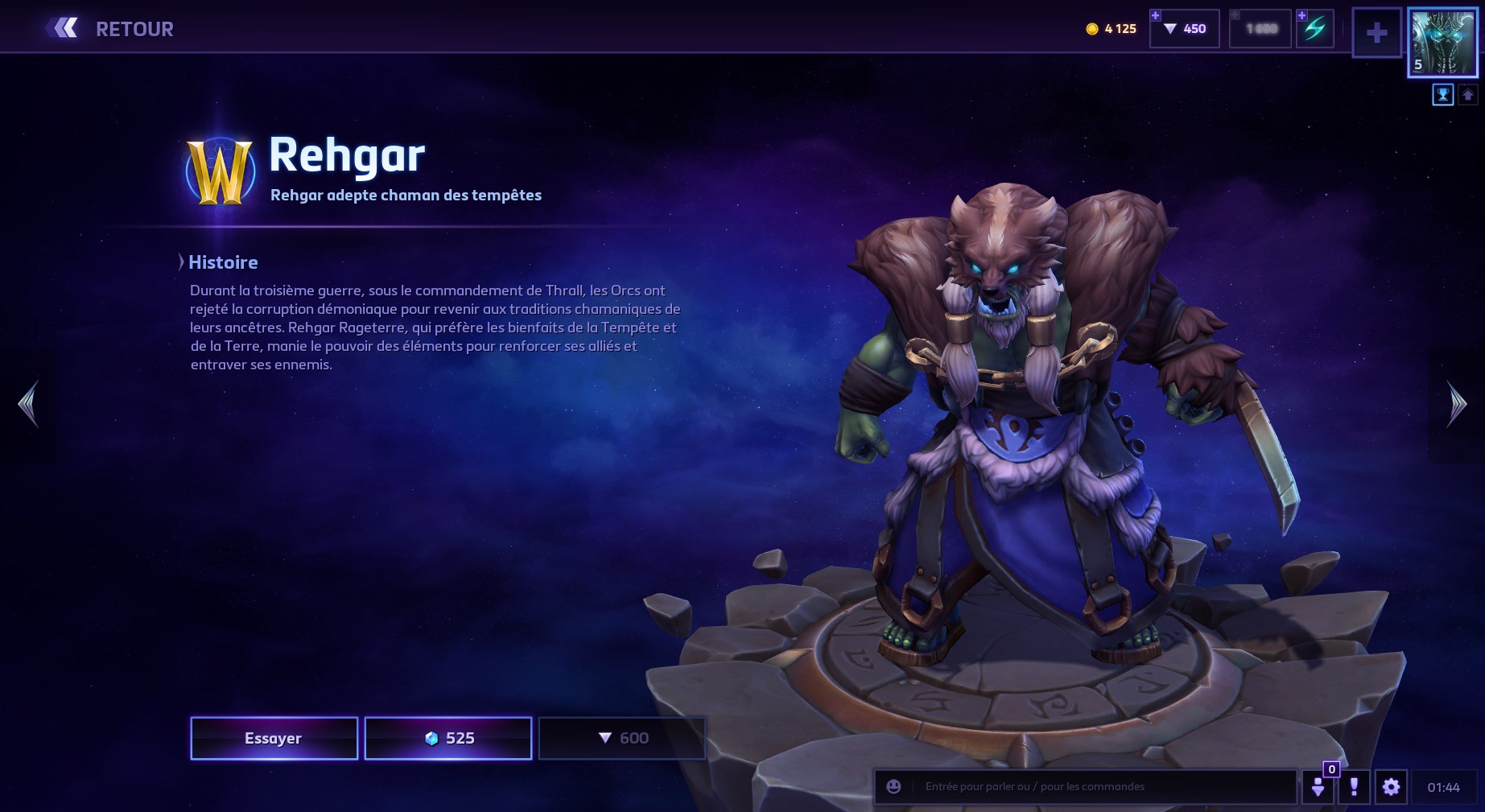This screenshot has width=1485, height=812.
Task: Click the teal lightning boost icon
Action: [1314, 29]
